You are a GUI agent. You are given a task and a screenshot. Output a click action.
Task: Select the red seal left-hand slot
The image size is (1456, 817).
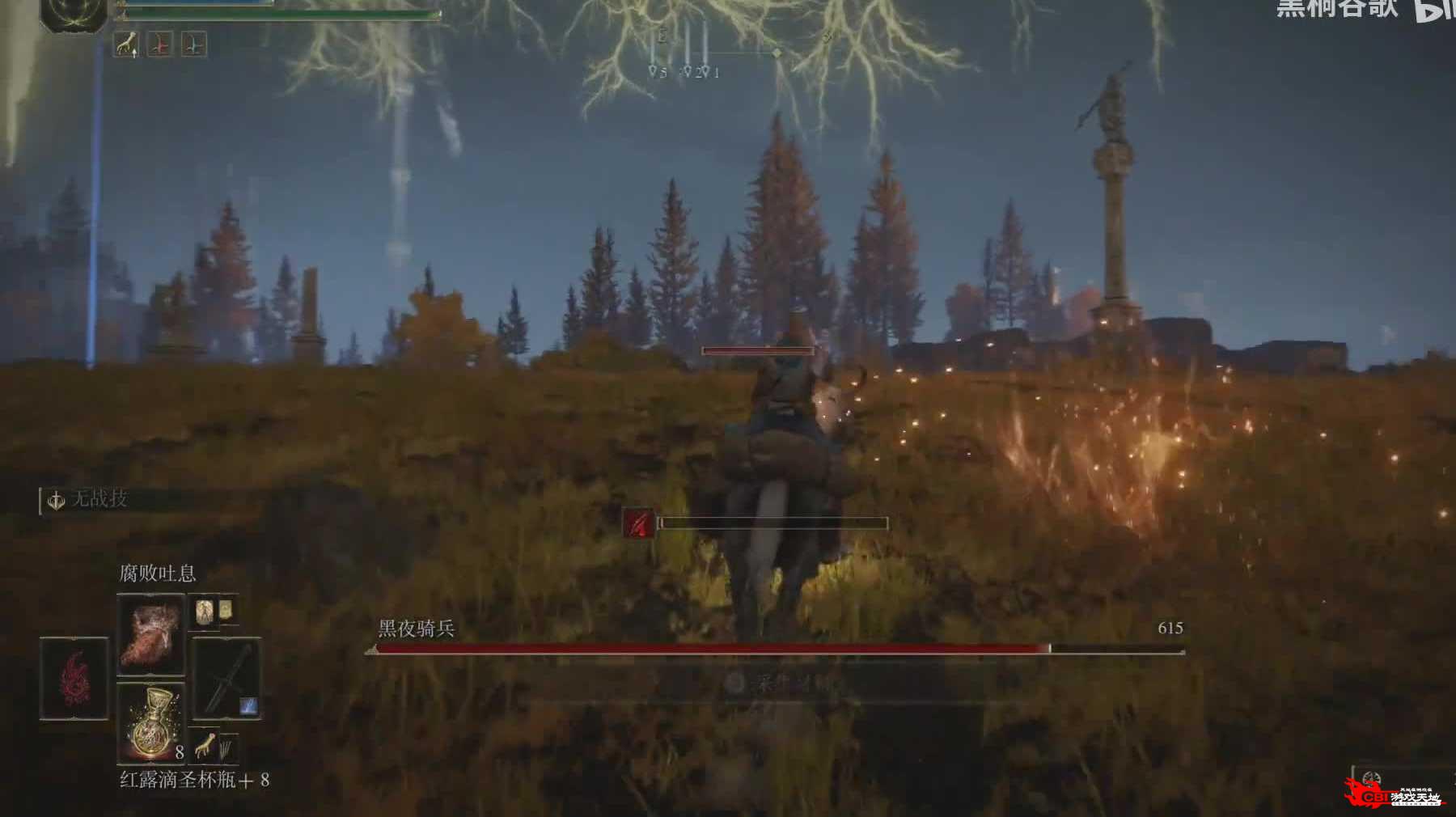74,678
